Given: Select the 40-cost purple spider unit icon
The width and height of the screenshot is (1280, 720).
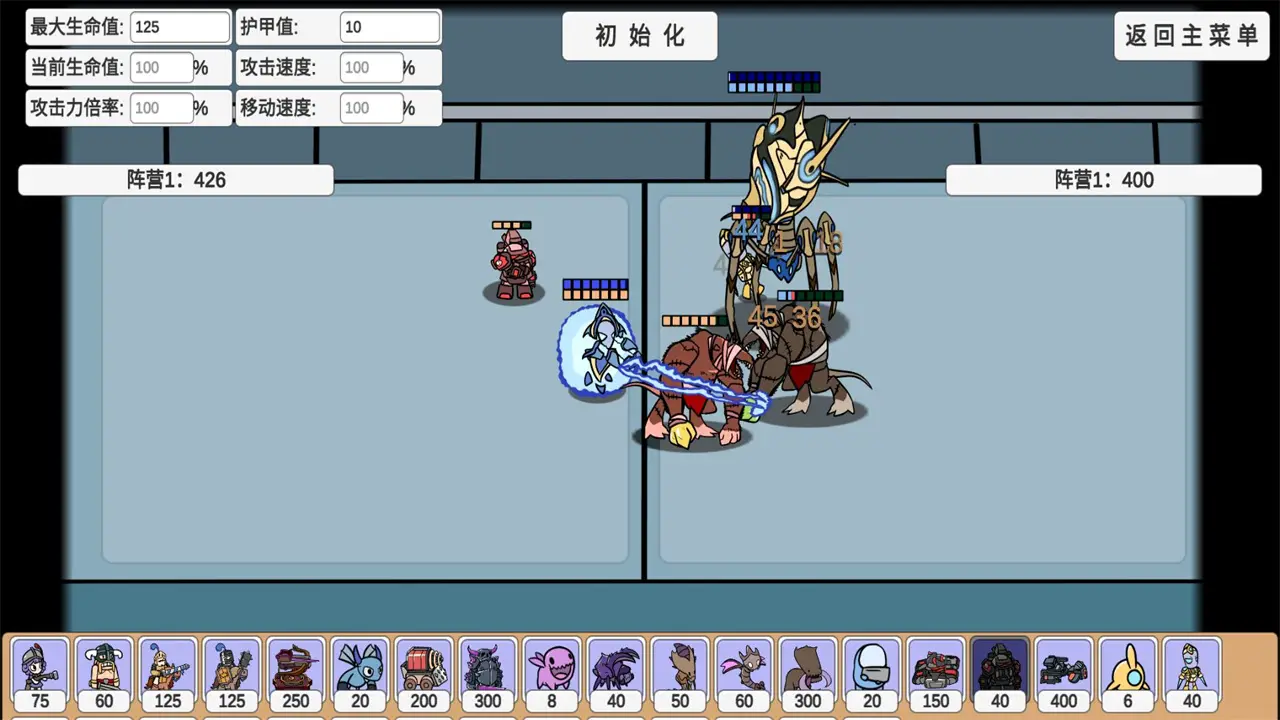Looking at the screenshot, I should click(616, 670).
